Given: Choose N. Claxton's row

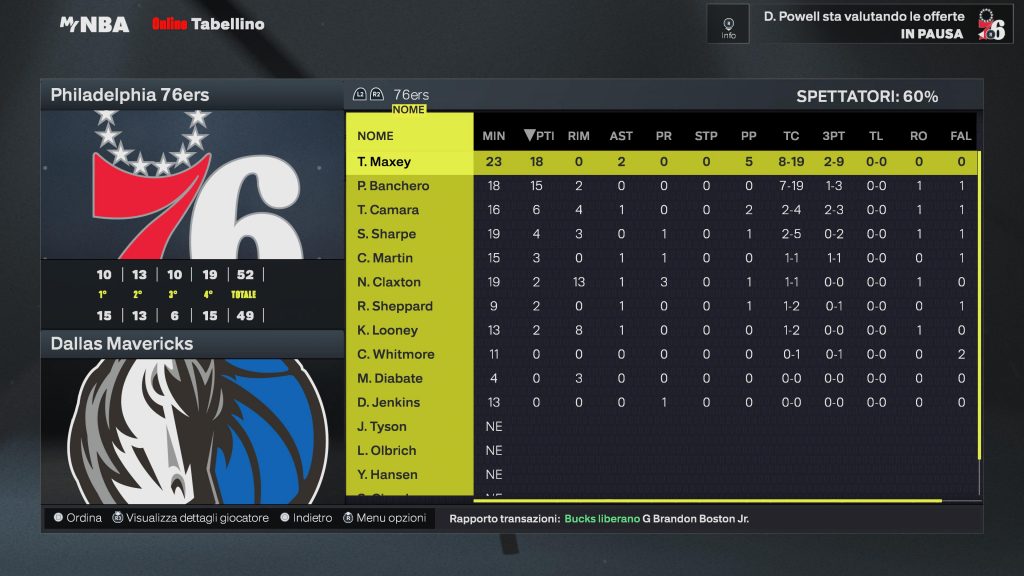Looking at the screenshot, I should coord(389,282).
